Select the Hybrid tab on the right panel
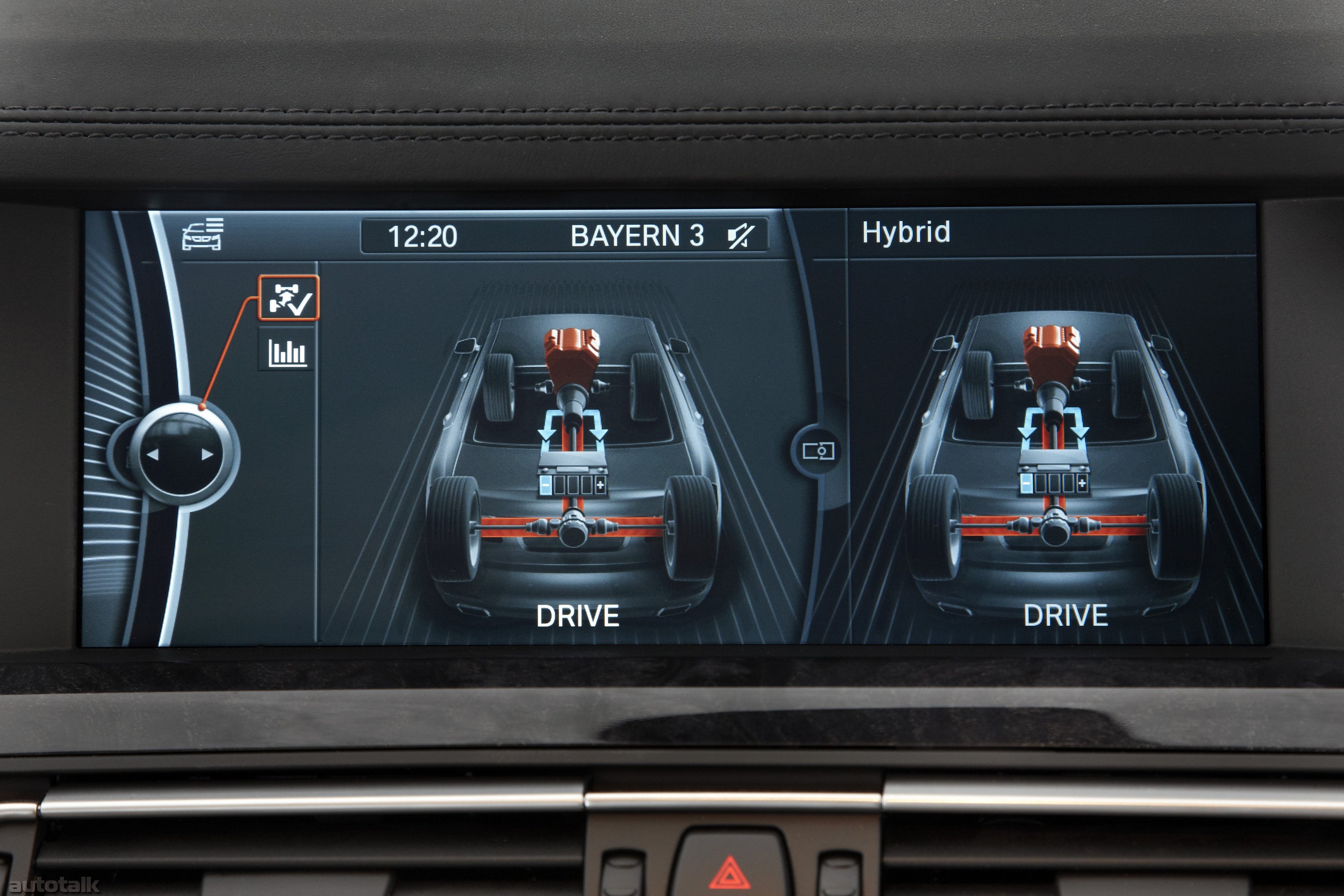Image resolution: width=1344 pixels, height=896 pixels. pos(907,233)
